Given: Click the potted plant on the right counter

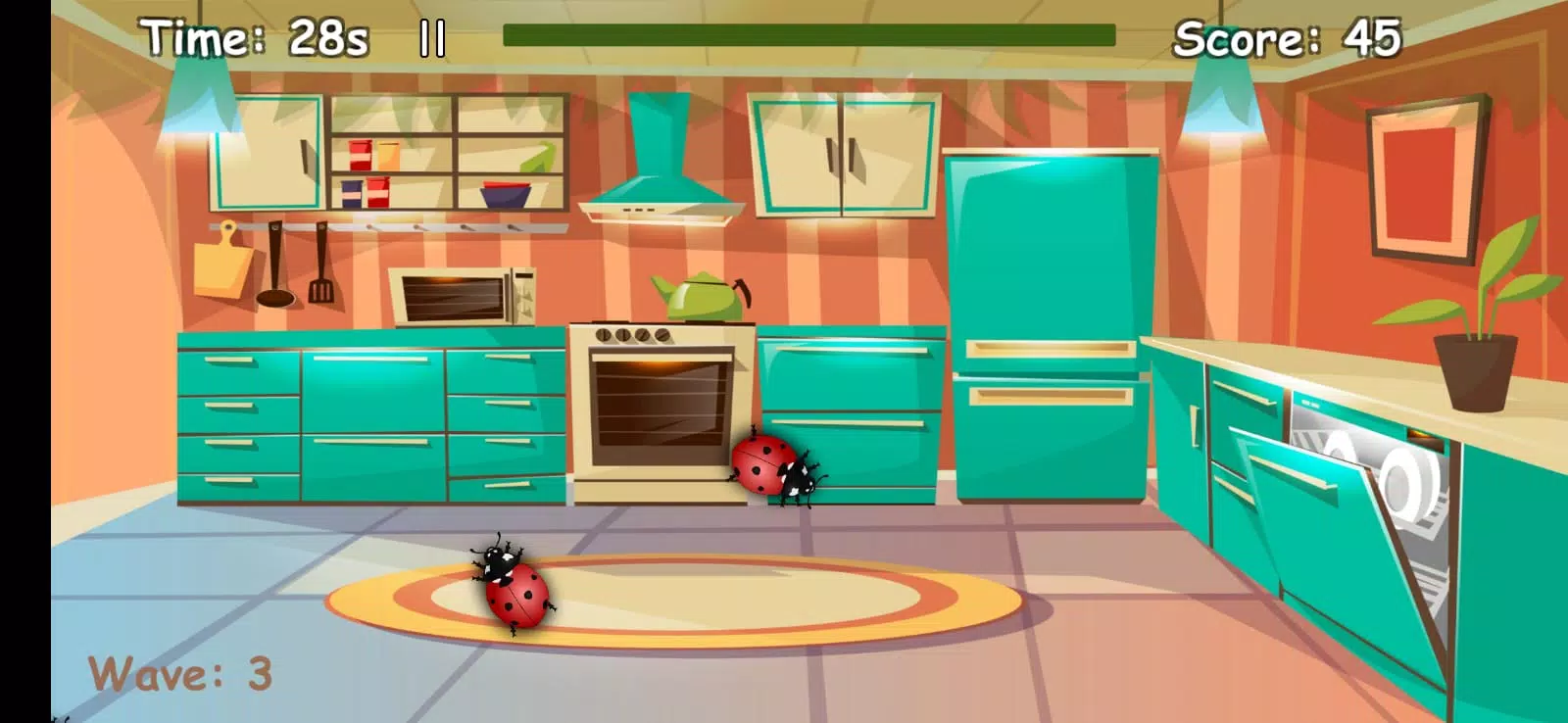Looking at the screenshot, I should click(1480, 323).
